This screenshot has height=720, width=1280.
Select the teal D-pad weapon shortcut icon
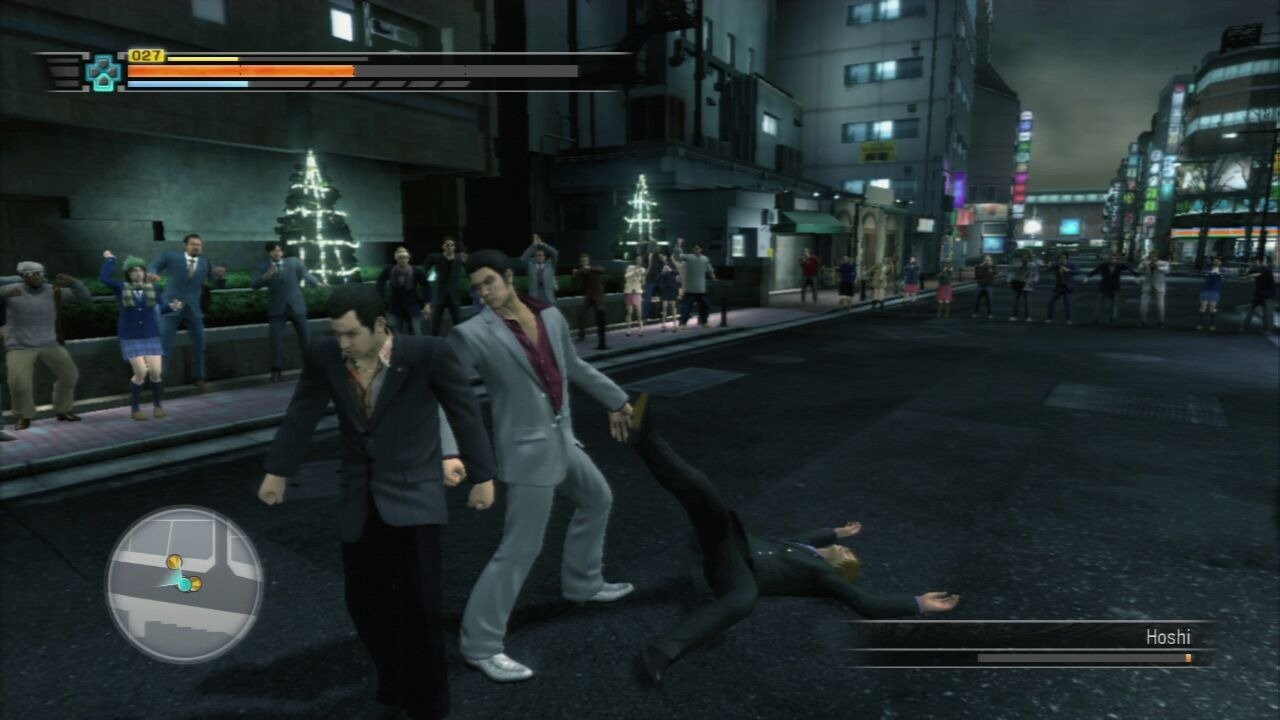coord(103,72)
